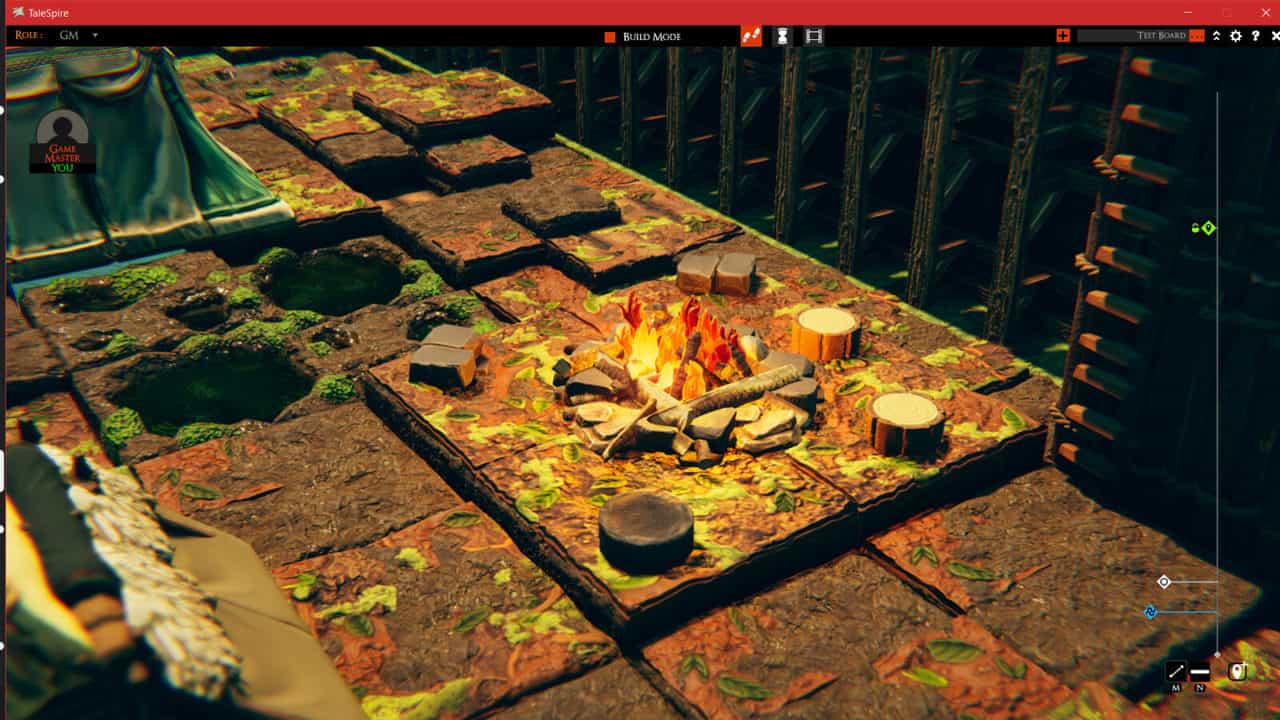Viewport: 1280px width, 720px height.
Task: Activate the film frame cinematic tool
Action: click(814, 36)
